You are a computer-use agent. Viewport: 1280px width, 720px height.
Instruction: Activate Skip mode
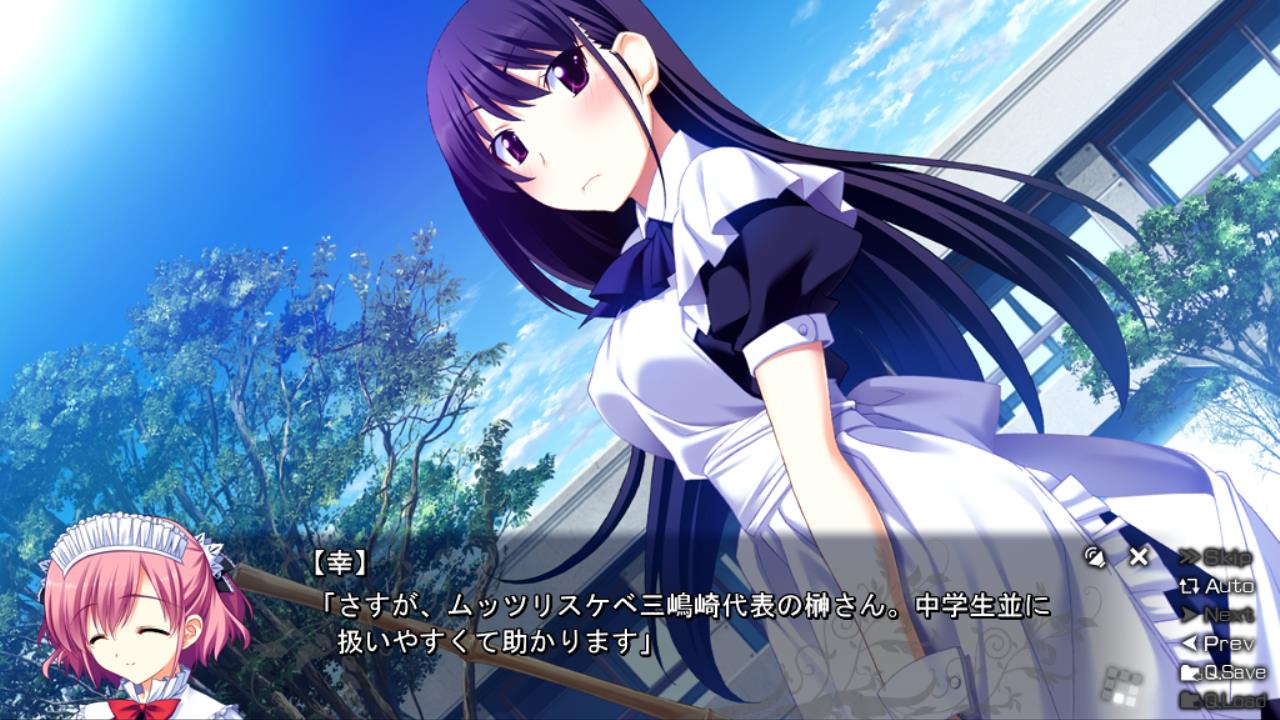[x=1216, y=557]
